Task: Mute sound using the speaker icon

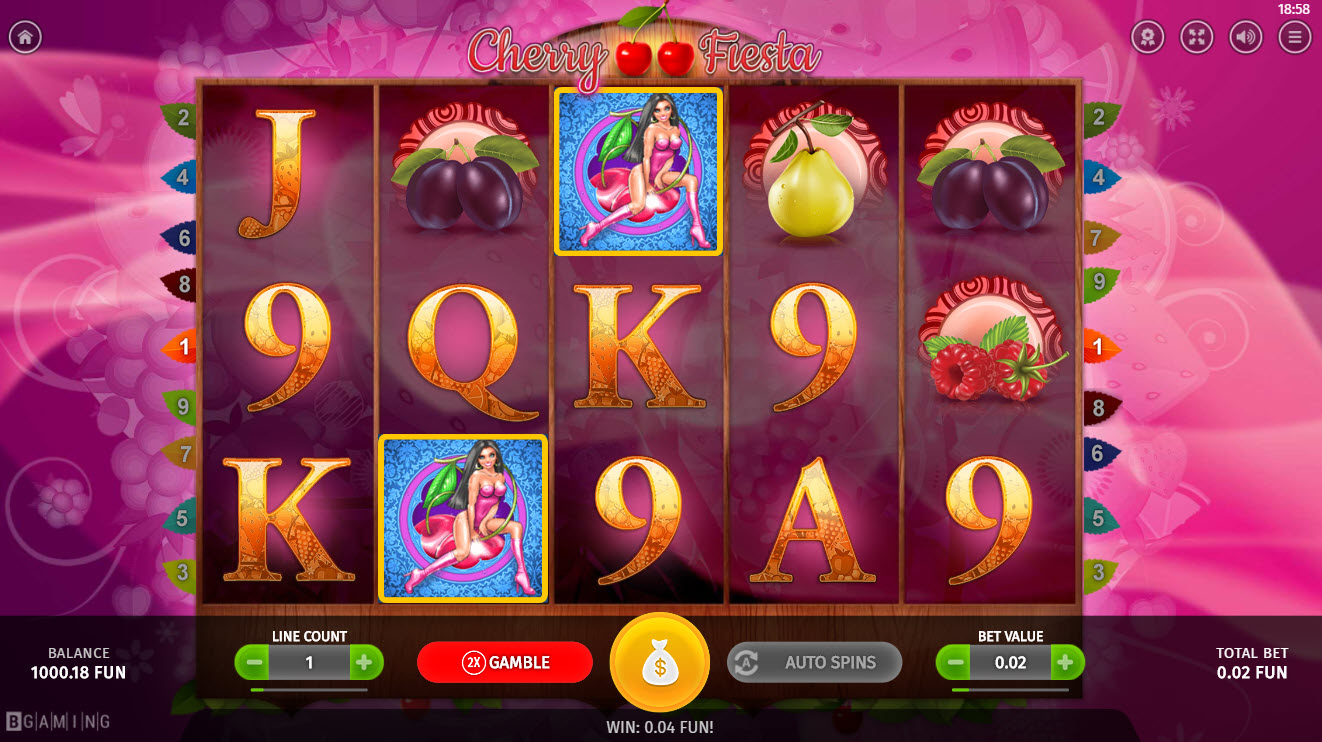Action: [1245, 38]
